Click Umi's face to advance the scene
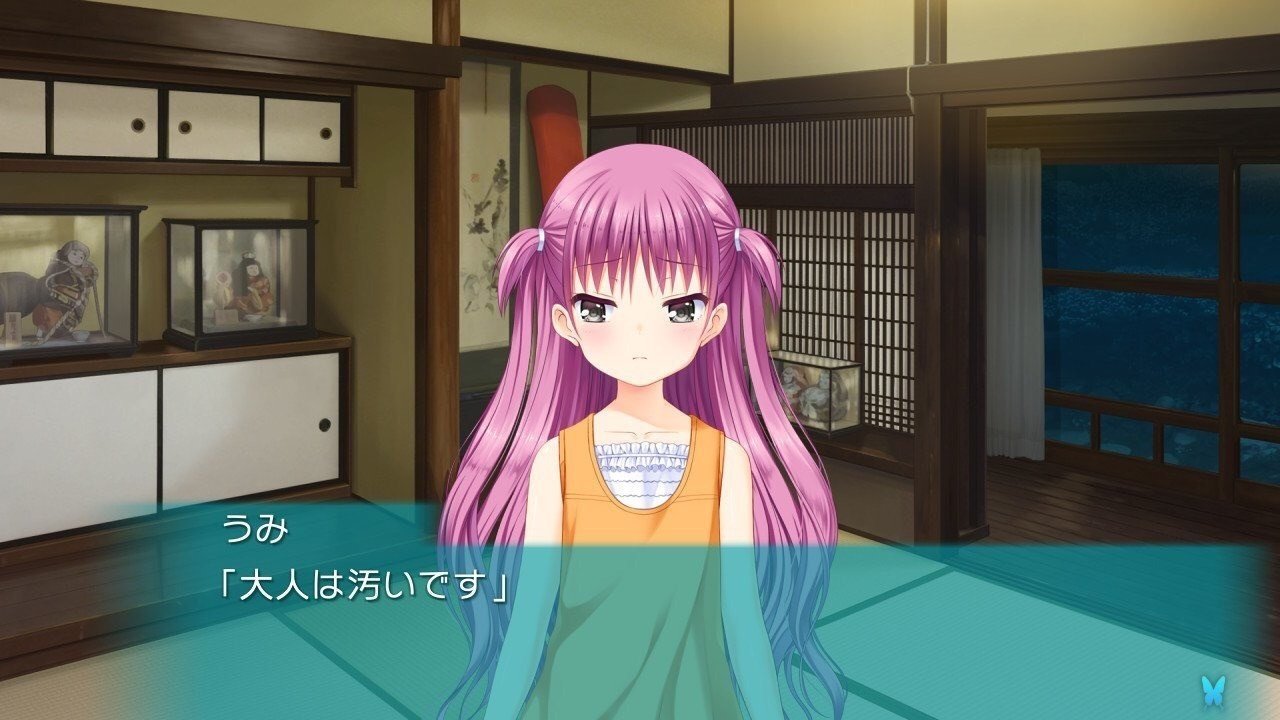This screenshot has height=720, width=1280. [x=640, y=330]
